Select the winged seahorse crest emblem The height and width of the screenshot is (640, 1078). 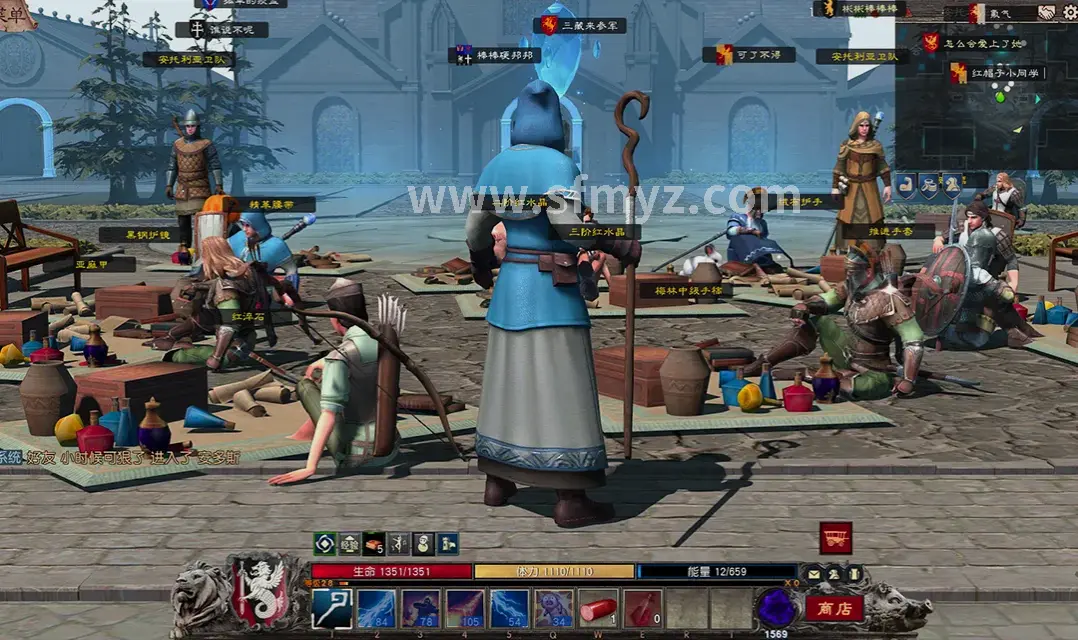[x=263, y=592]
